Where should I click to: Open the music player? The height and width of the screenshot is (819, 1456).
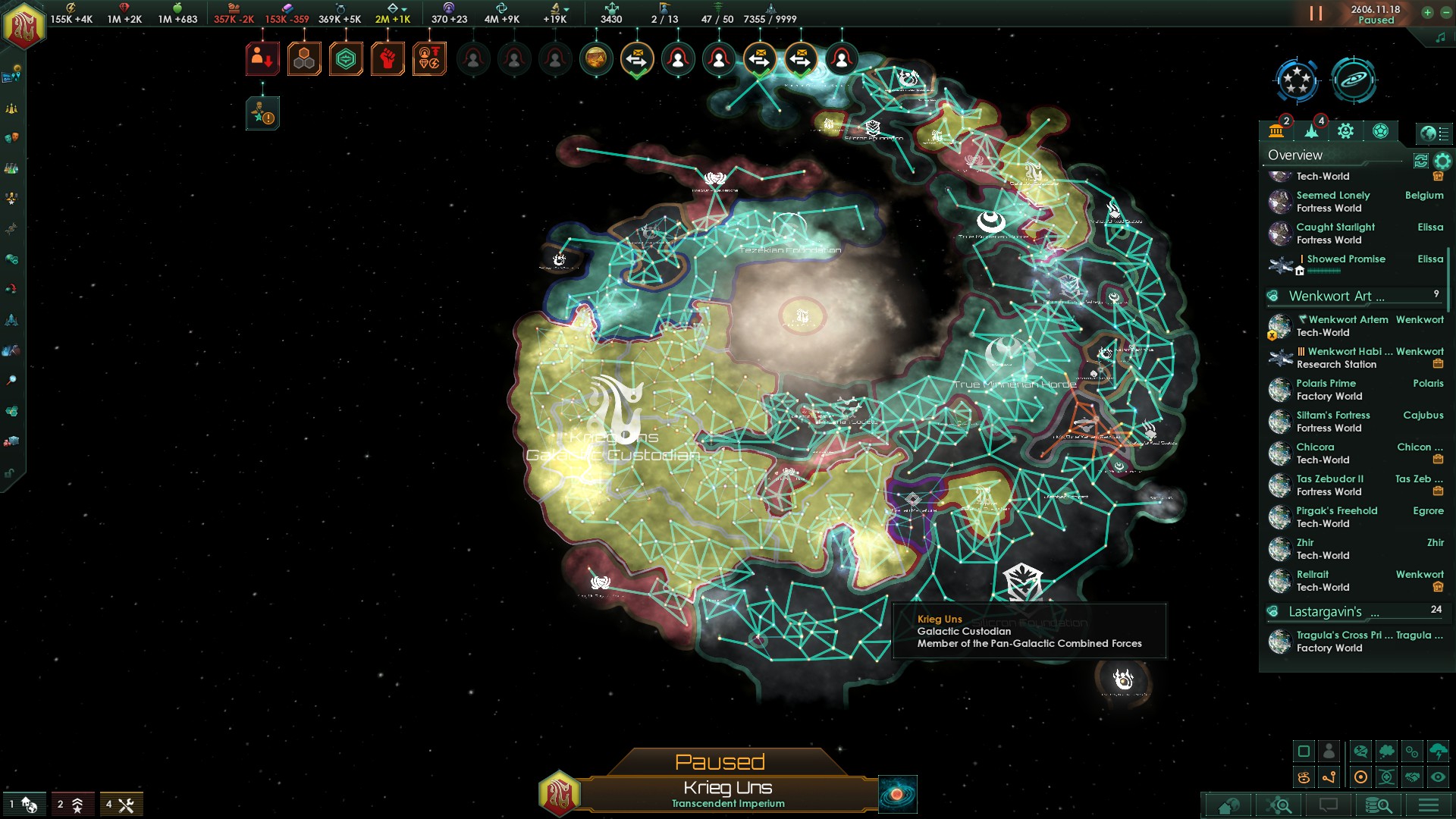tap(1440, 37)
